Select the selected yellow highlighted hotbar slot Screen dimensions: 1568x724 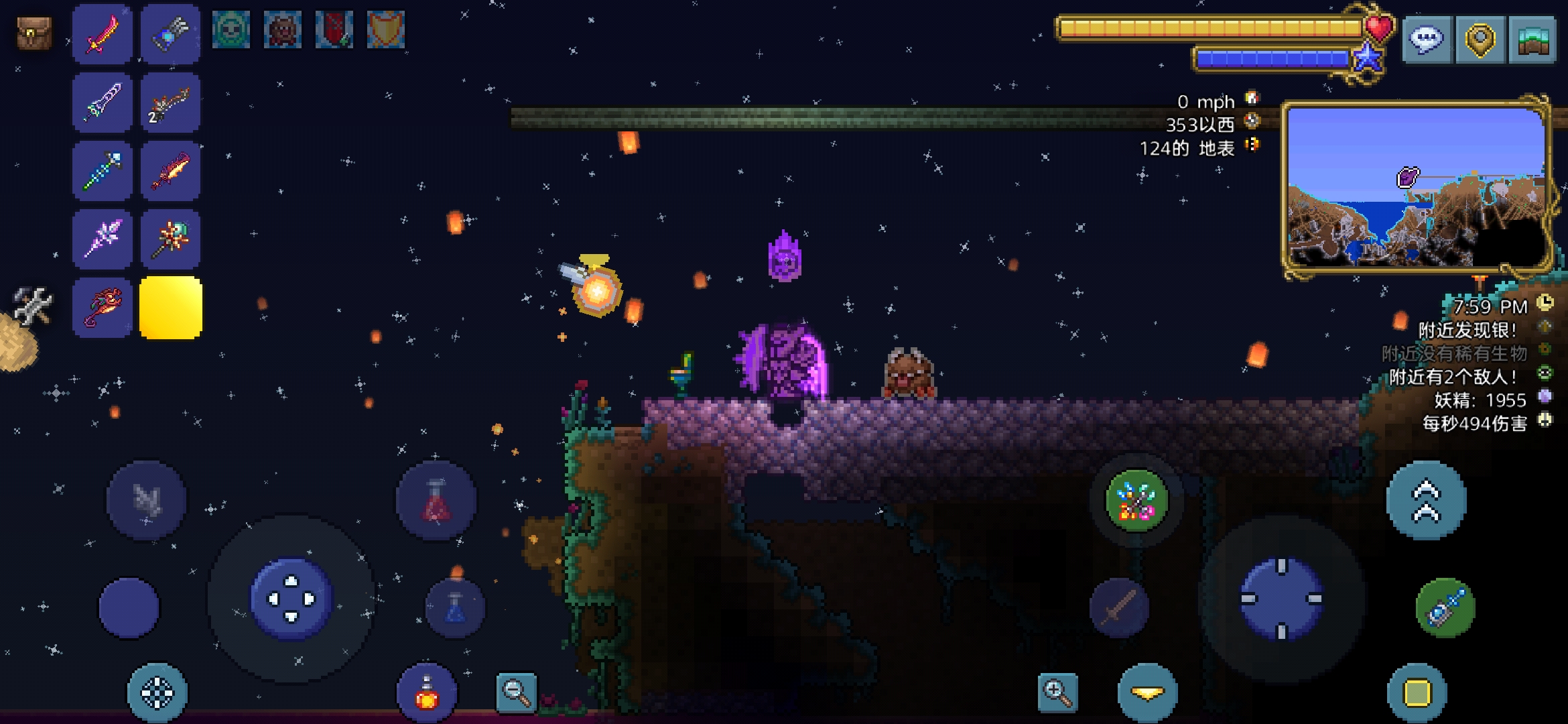[171, 308]
